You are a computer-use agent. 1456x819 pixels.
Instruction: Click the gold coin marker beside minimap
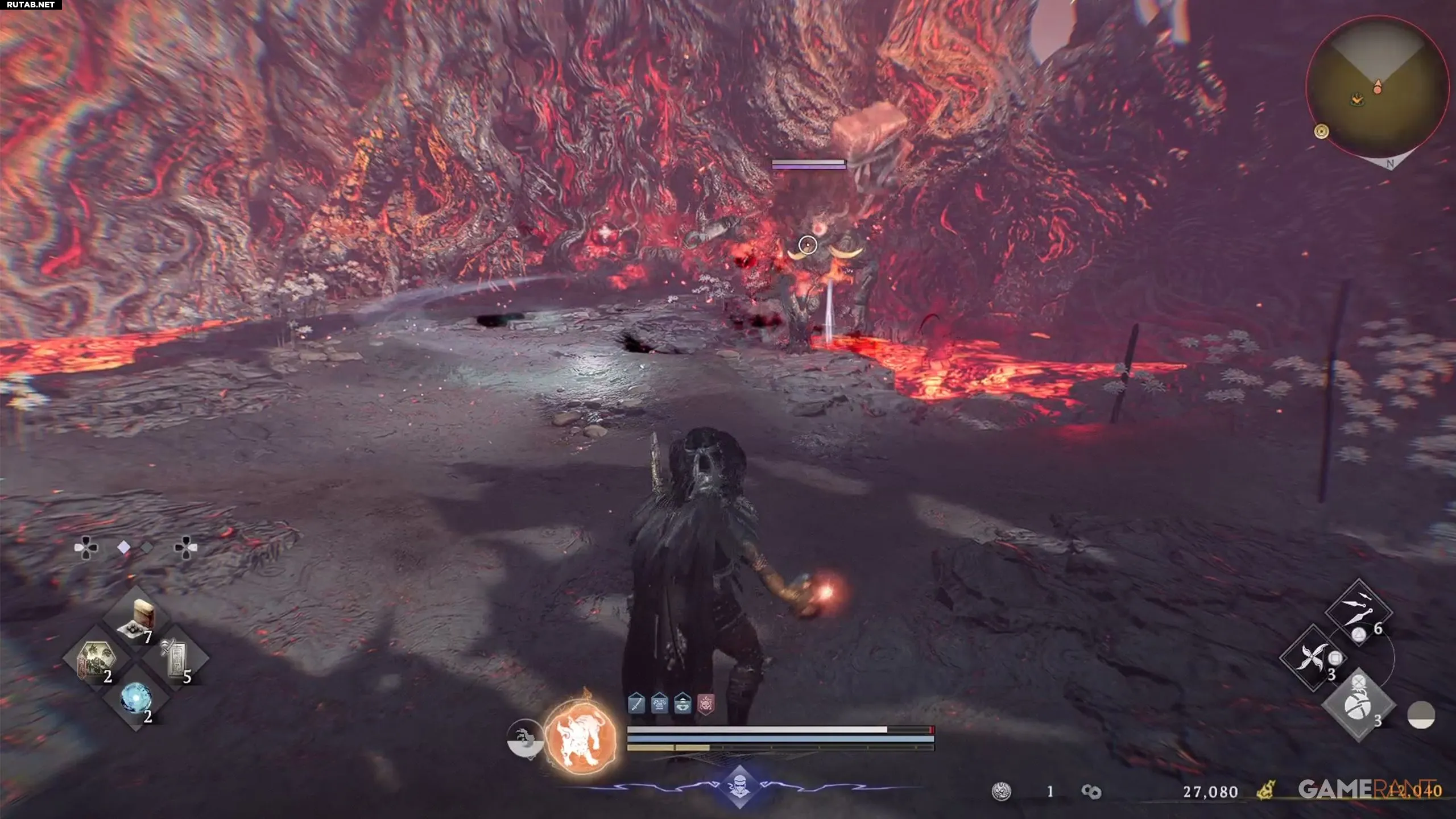(1321, 131)
